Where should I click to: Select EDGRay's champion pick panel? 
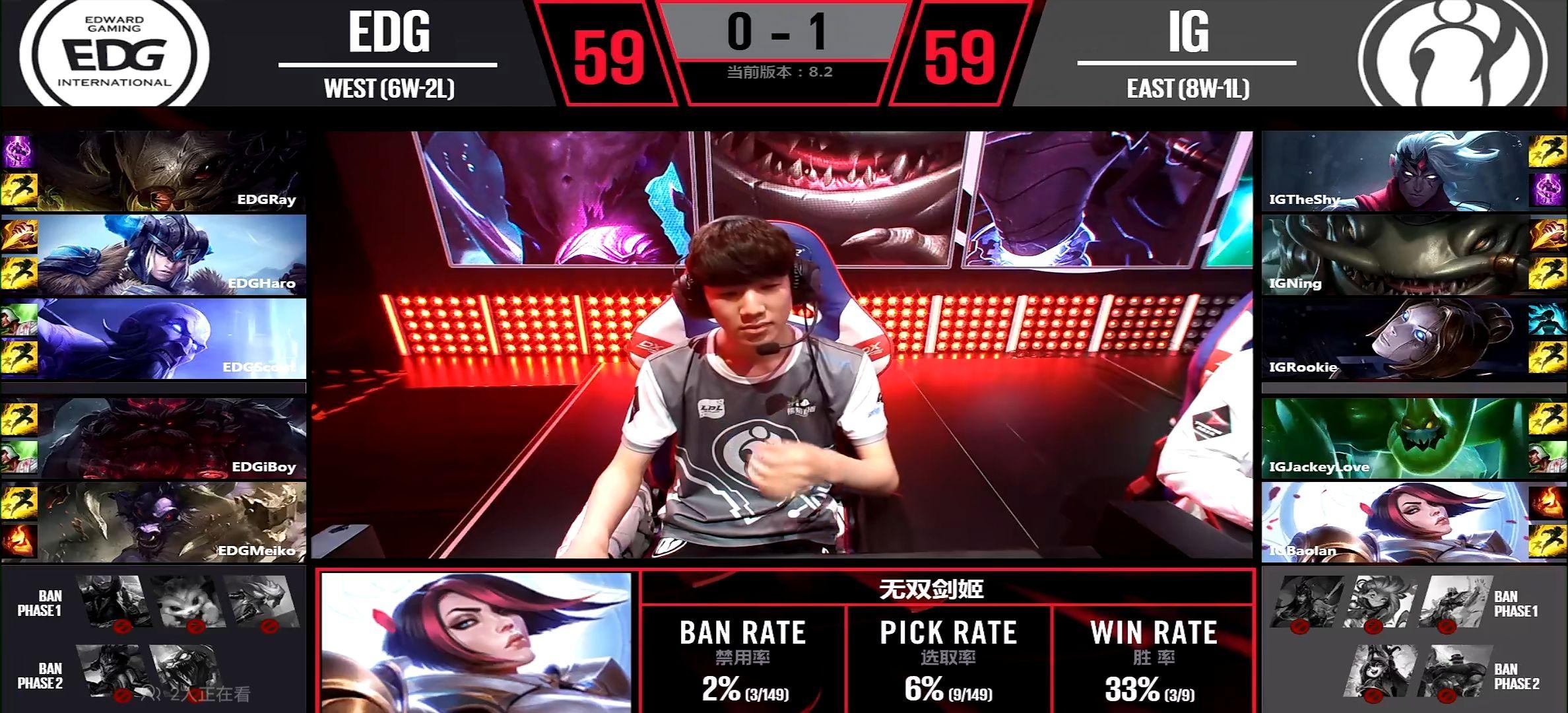(x=172, y=172)
